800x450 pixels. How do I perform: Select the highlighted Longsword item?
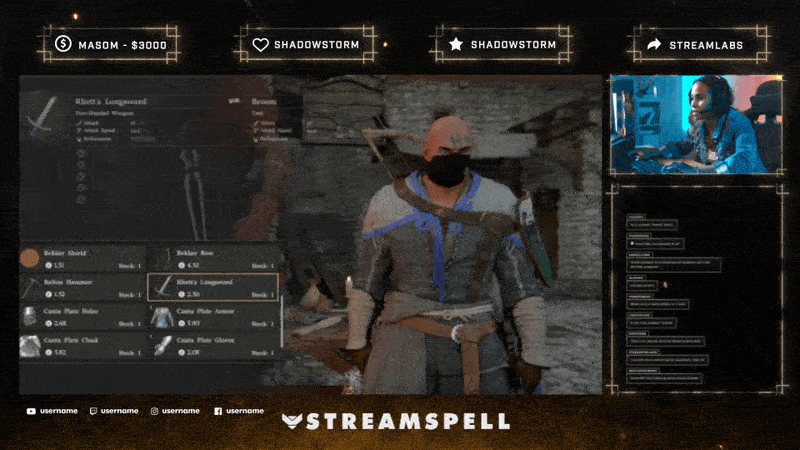[212, 288]
